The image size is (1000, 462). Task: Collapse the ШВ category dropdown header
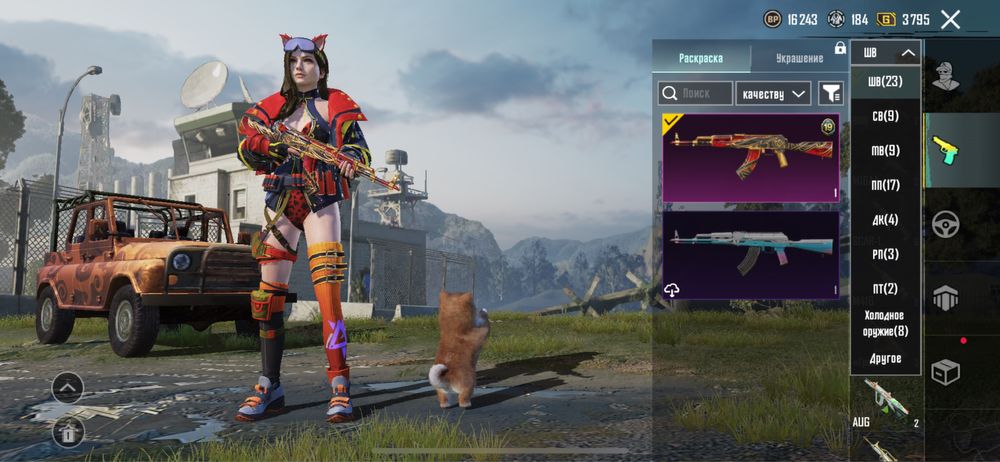(886, 52)
